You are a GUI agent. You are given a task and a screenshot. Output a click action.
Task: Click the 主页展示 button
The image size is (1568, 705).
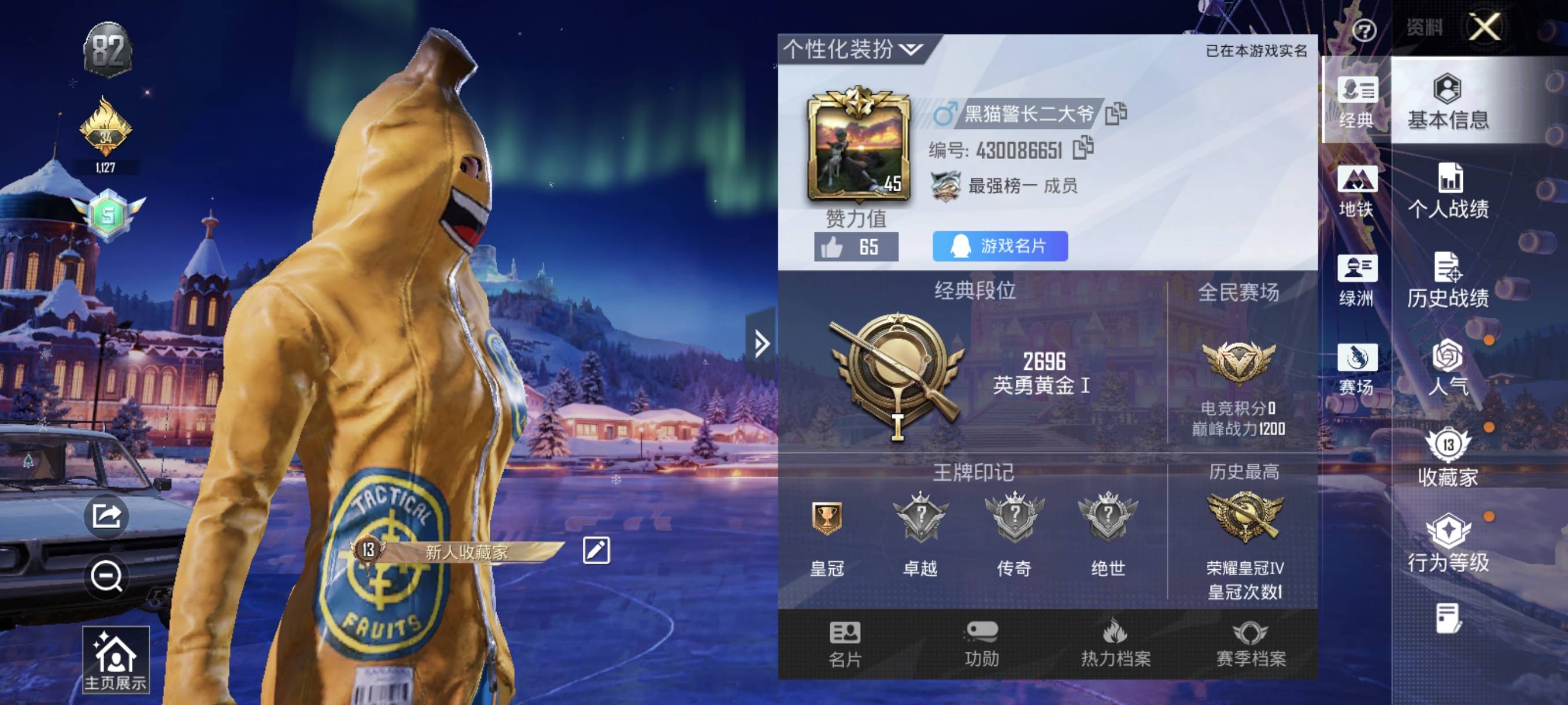[116, 661]
